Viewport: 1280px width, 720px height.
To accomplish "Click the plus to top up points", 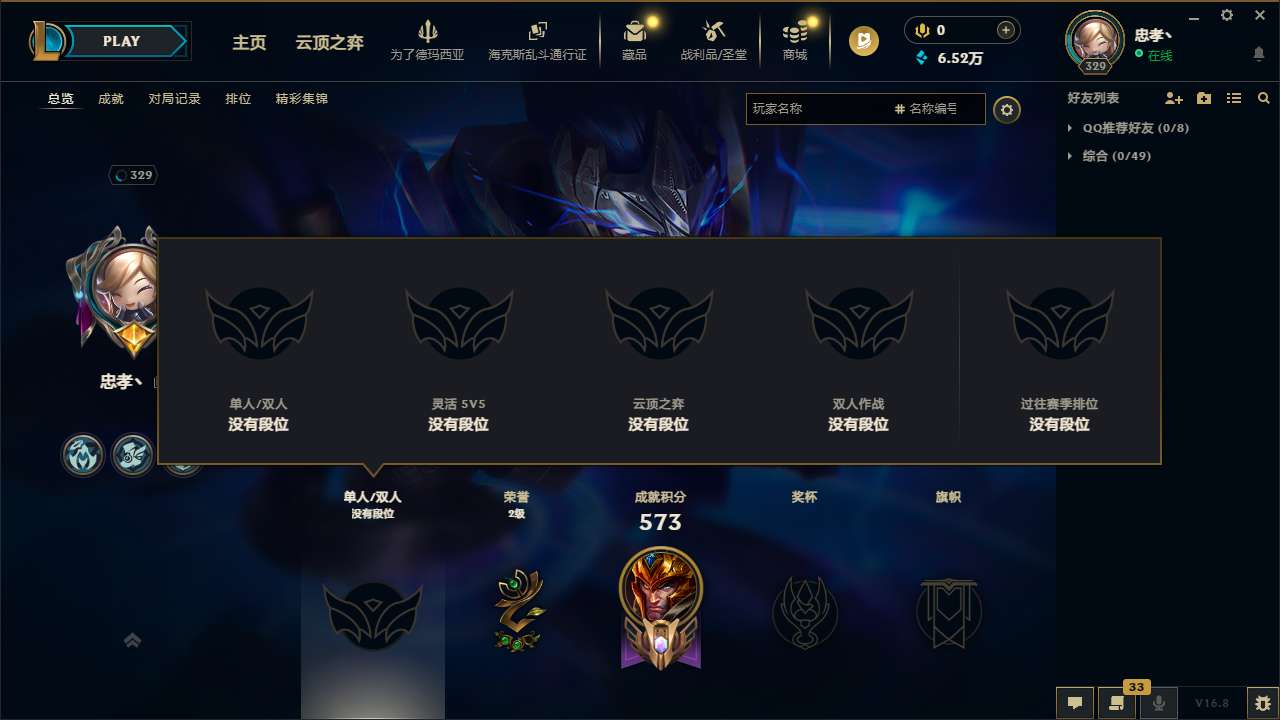I will [1004, 29].
